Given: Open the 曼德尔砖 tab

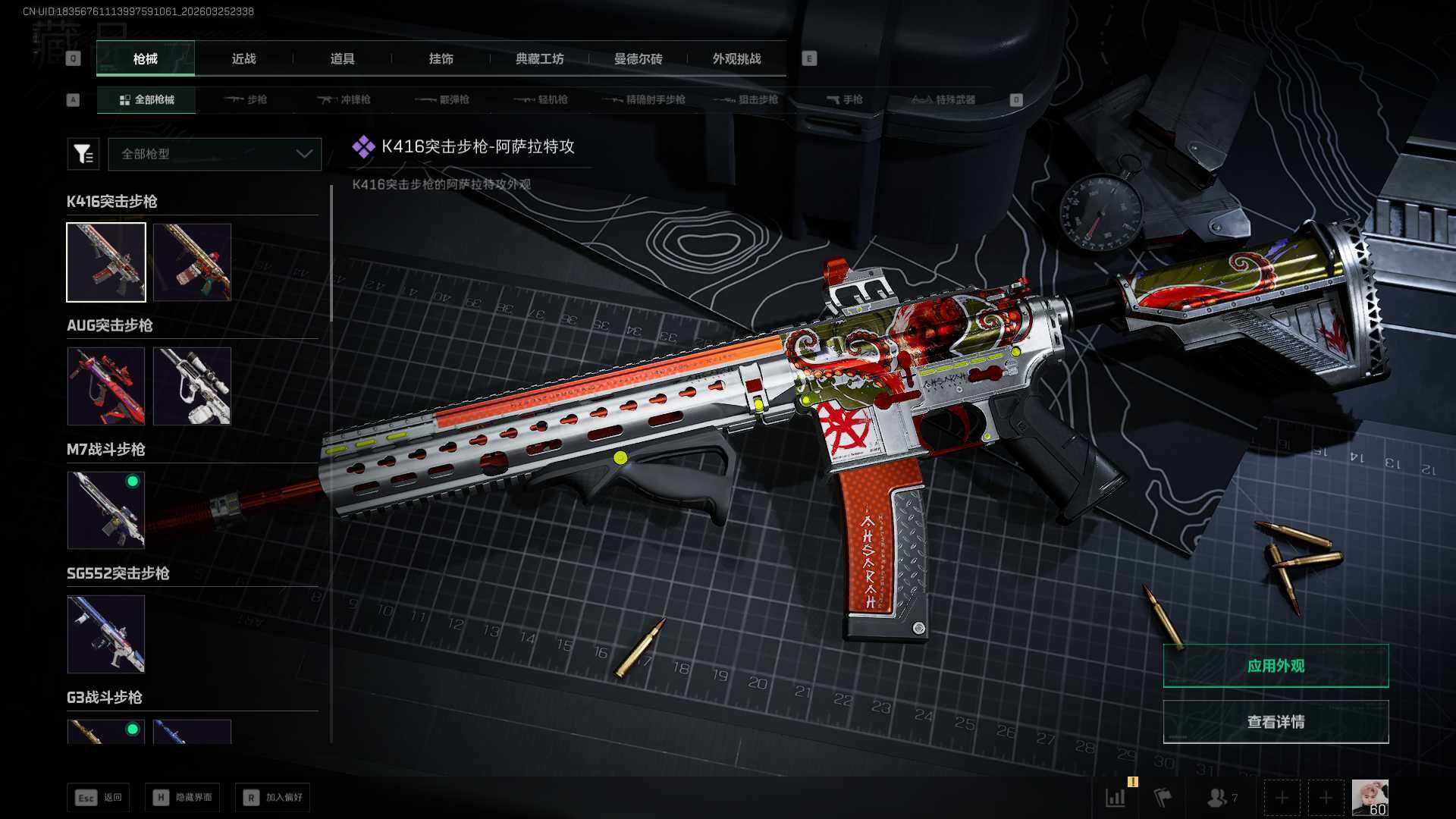Looking at the screenshot, I should [638, 59].
